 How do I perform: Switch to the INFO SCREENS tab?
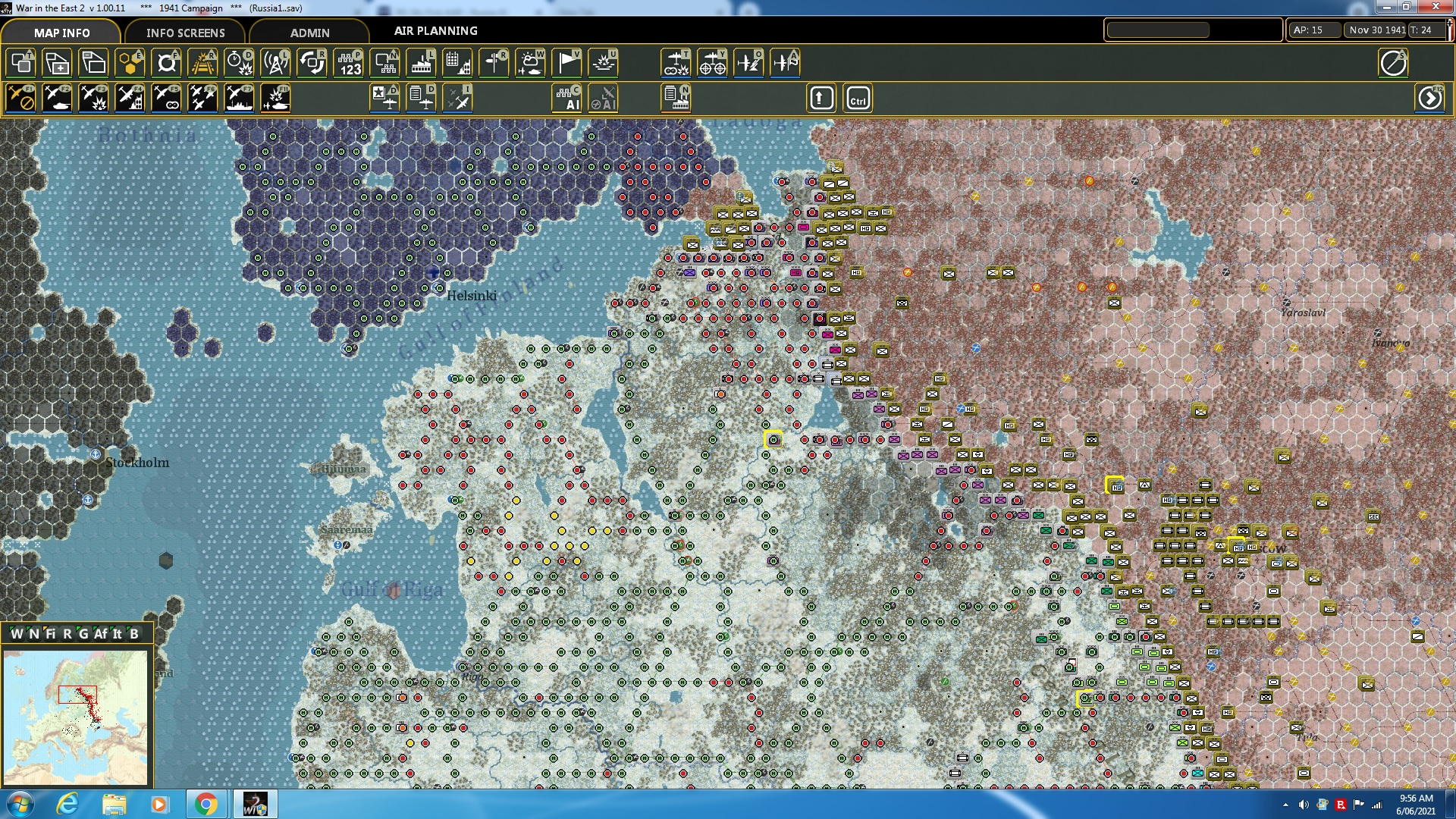[185, 33]
